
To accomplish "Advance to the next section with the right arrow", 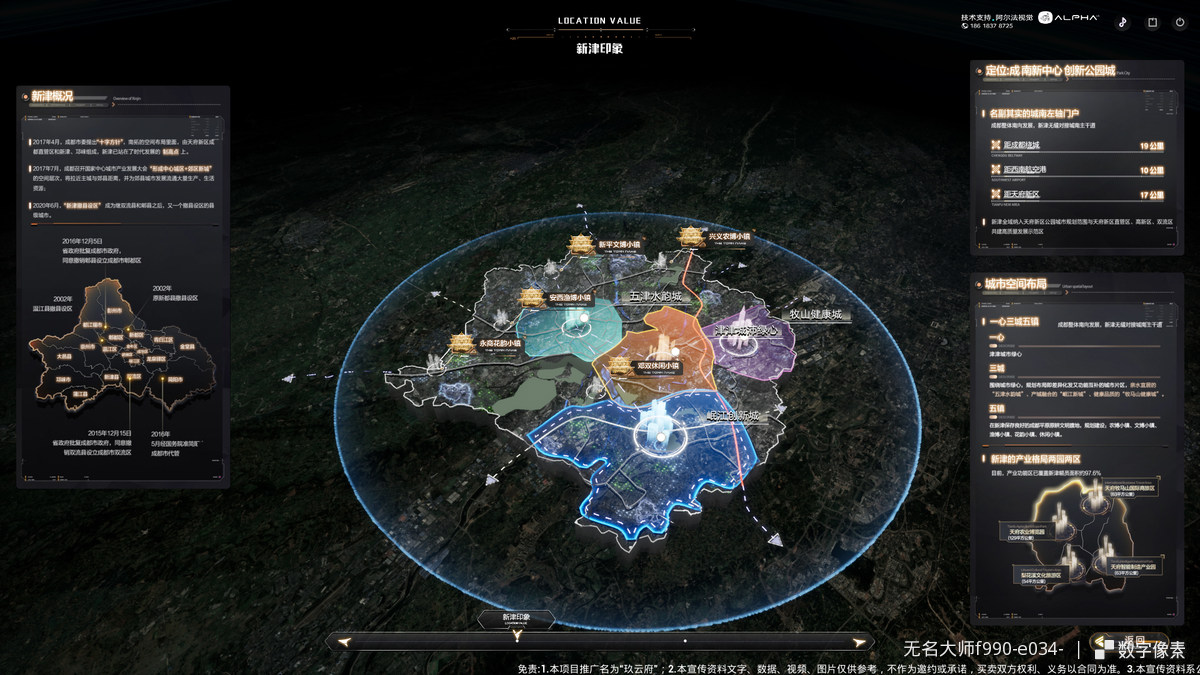I will click(x=857, y=642).
